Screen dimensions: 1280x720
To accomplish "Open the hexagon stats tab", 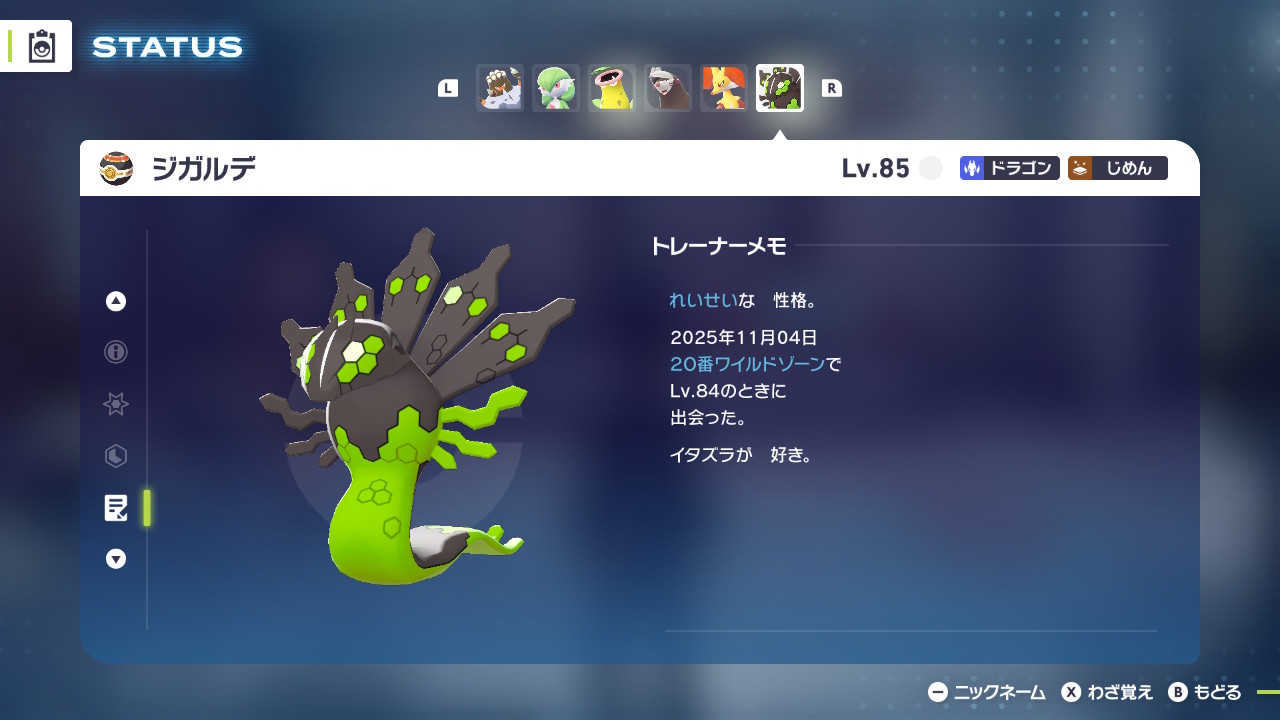I will coord(116,456).
